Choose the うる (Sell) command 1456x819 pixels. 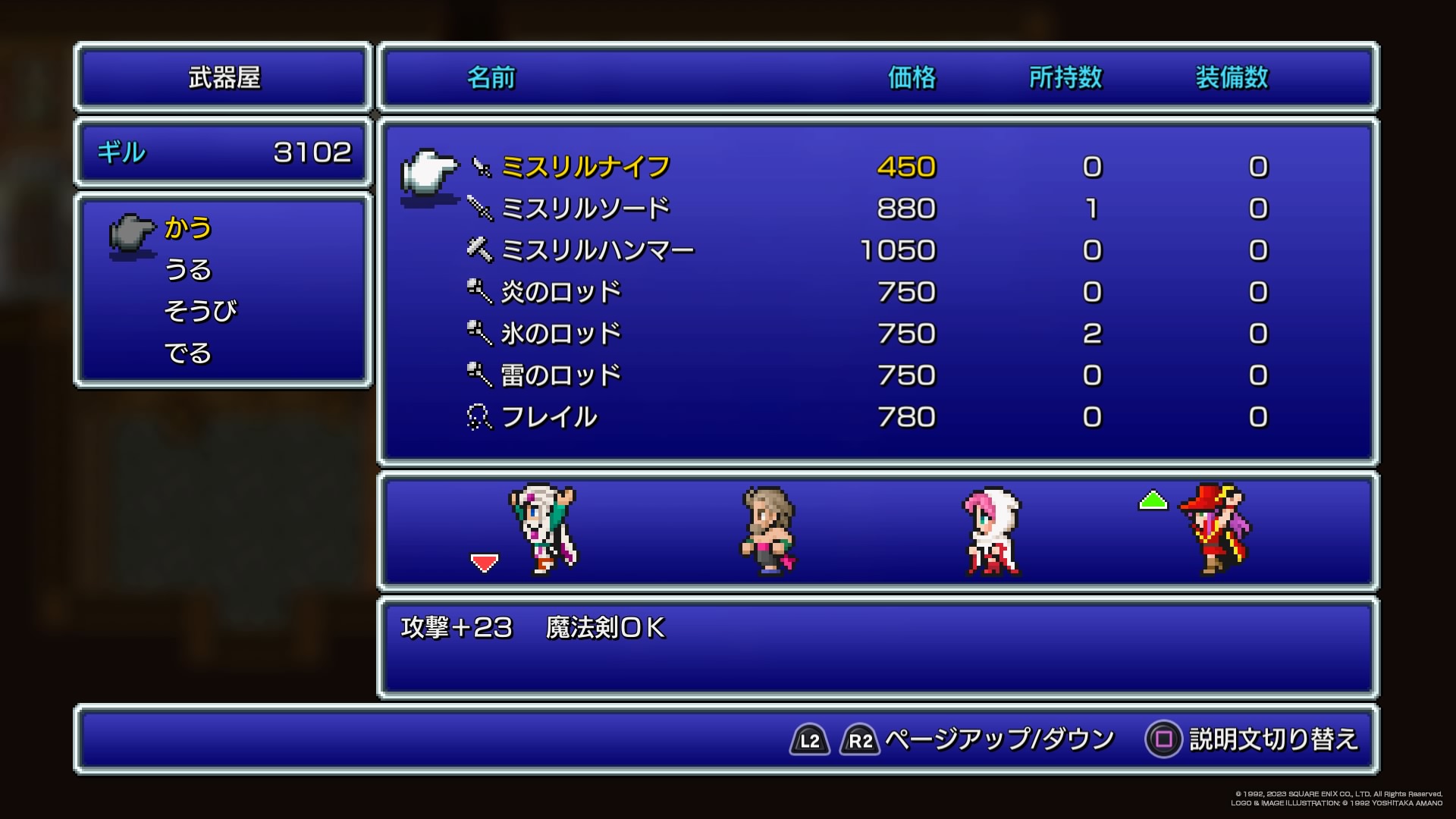coord(188,270)
